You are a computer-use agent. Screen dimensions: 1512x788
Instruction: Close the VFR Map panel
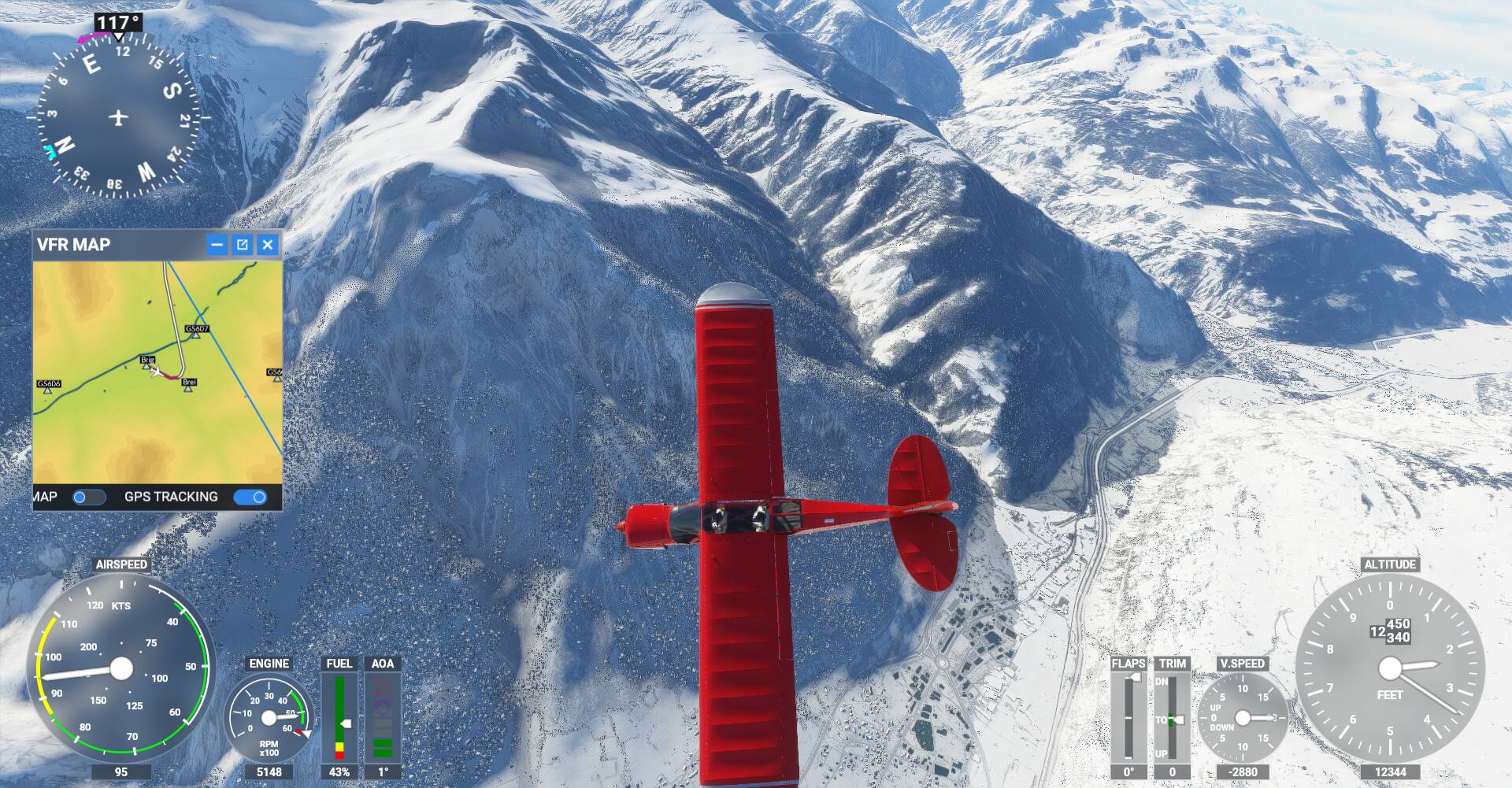268,245
